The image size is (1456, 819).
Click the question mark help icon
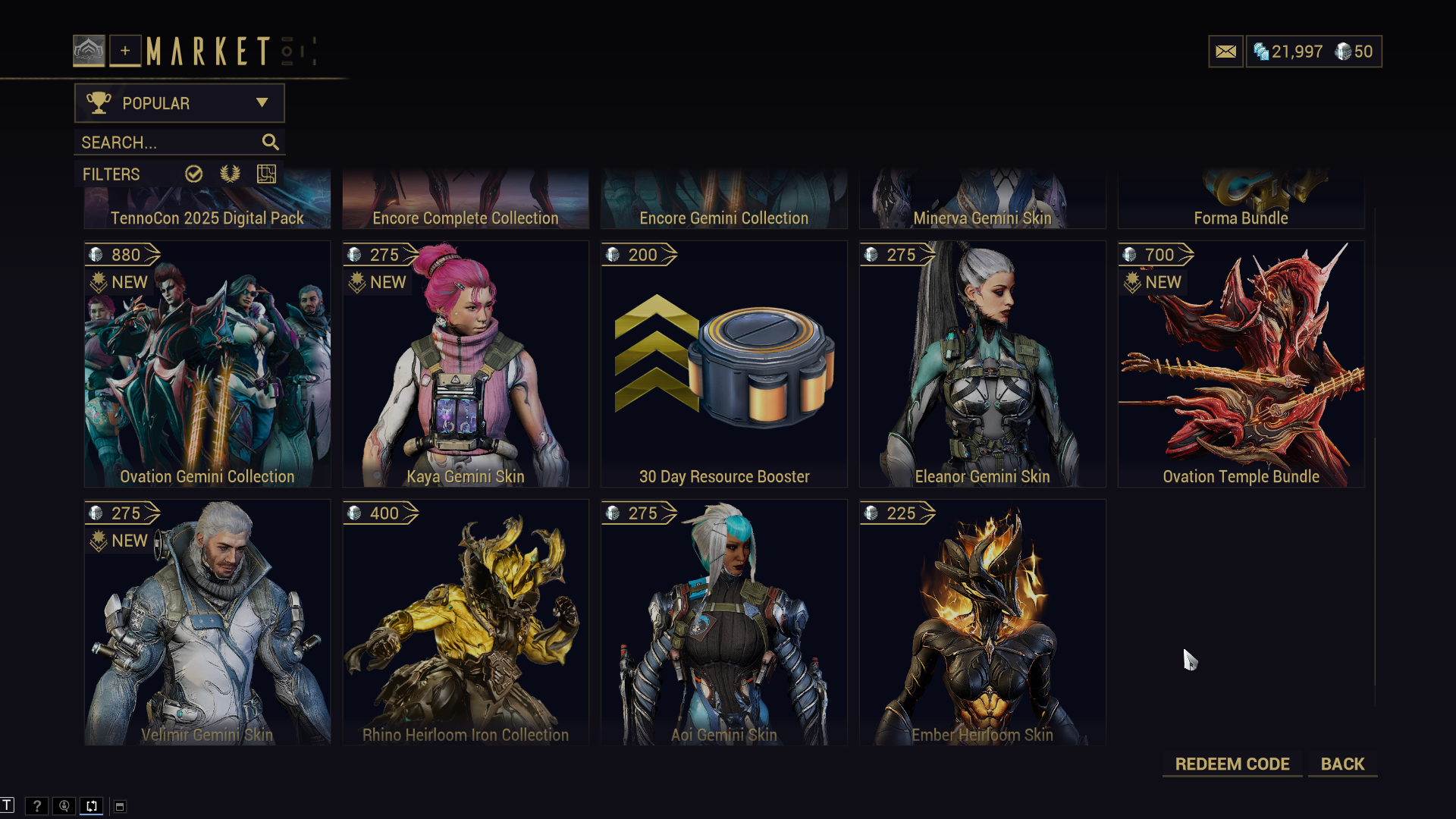pyautogui.click(x=36, y=806)
